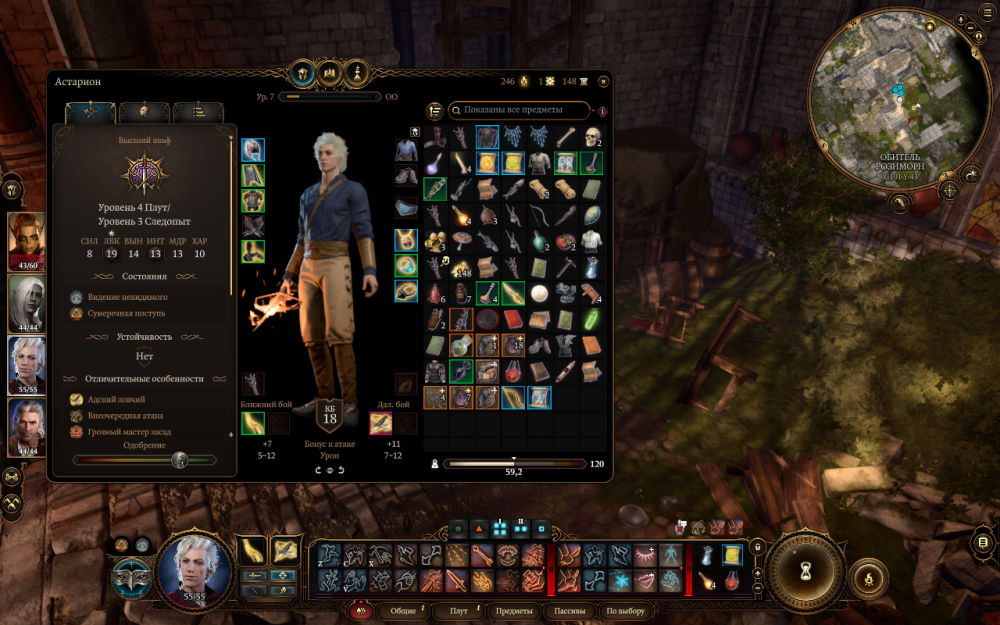Image resolution: width=1000 pixels, height=625 pixels.
Task: Close the character inventory window
Action: point(603,81)
